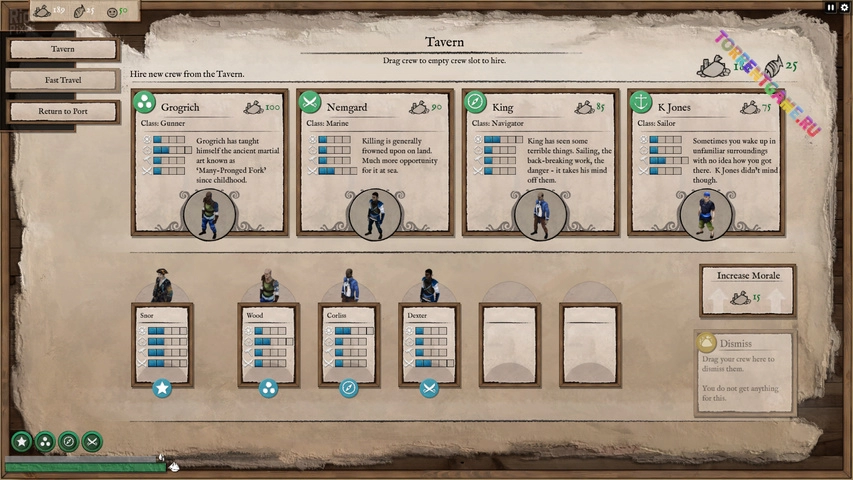Click the green star icon at bottom left
The width and height of the screenshot is (853, 480).
[x=21, y=441]
